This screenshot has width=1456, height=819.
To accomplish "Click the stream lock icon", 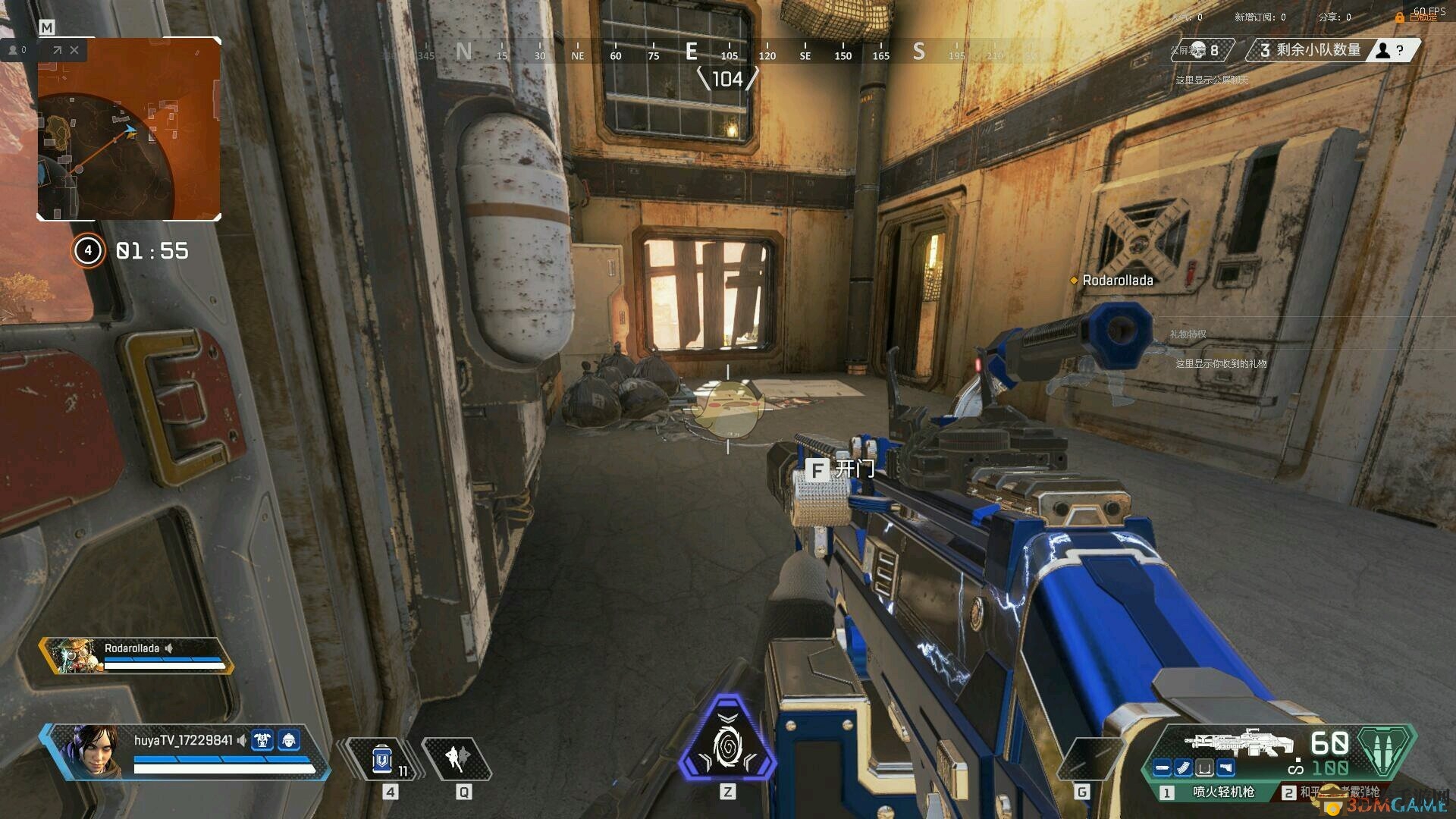I will pos(1400,17).
